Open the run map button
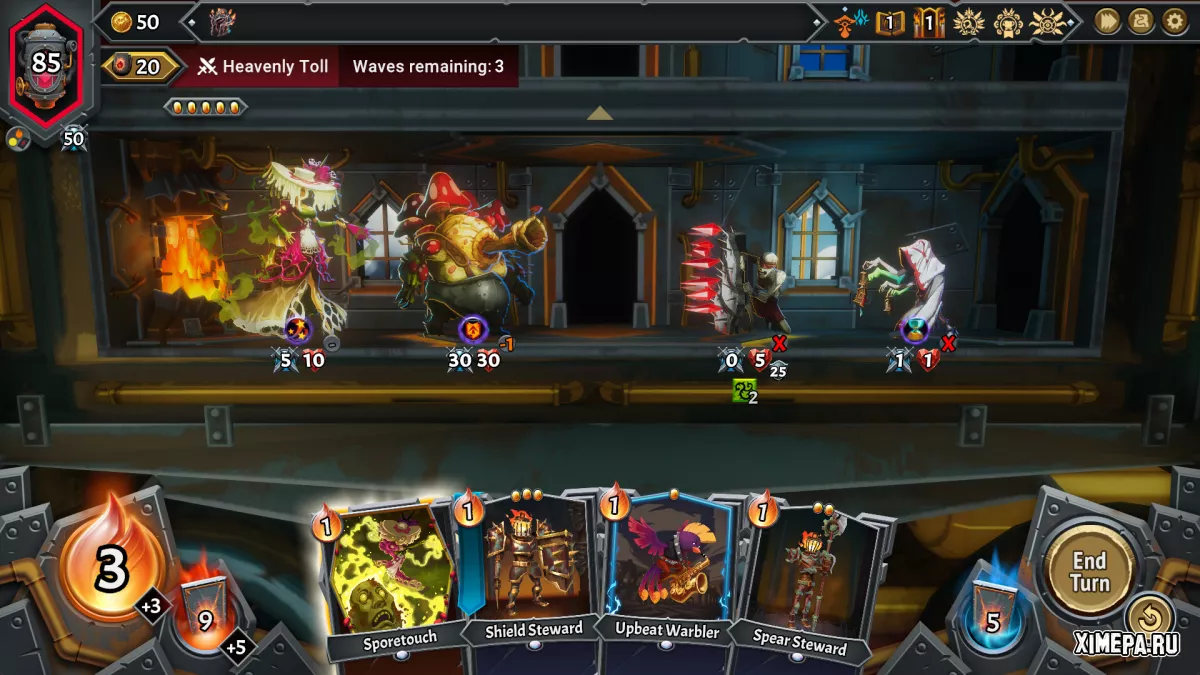1200x675 pixels. click(1141, 21)
